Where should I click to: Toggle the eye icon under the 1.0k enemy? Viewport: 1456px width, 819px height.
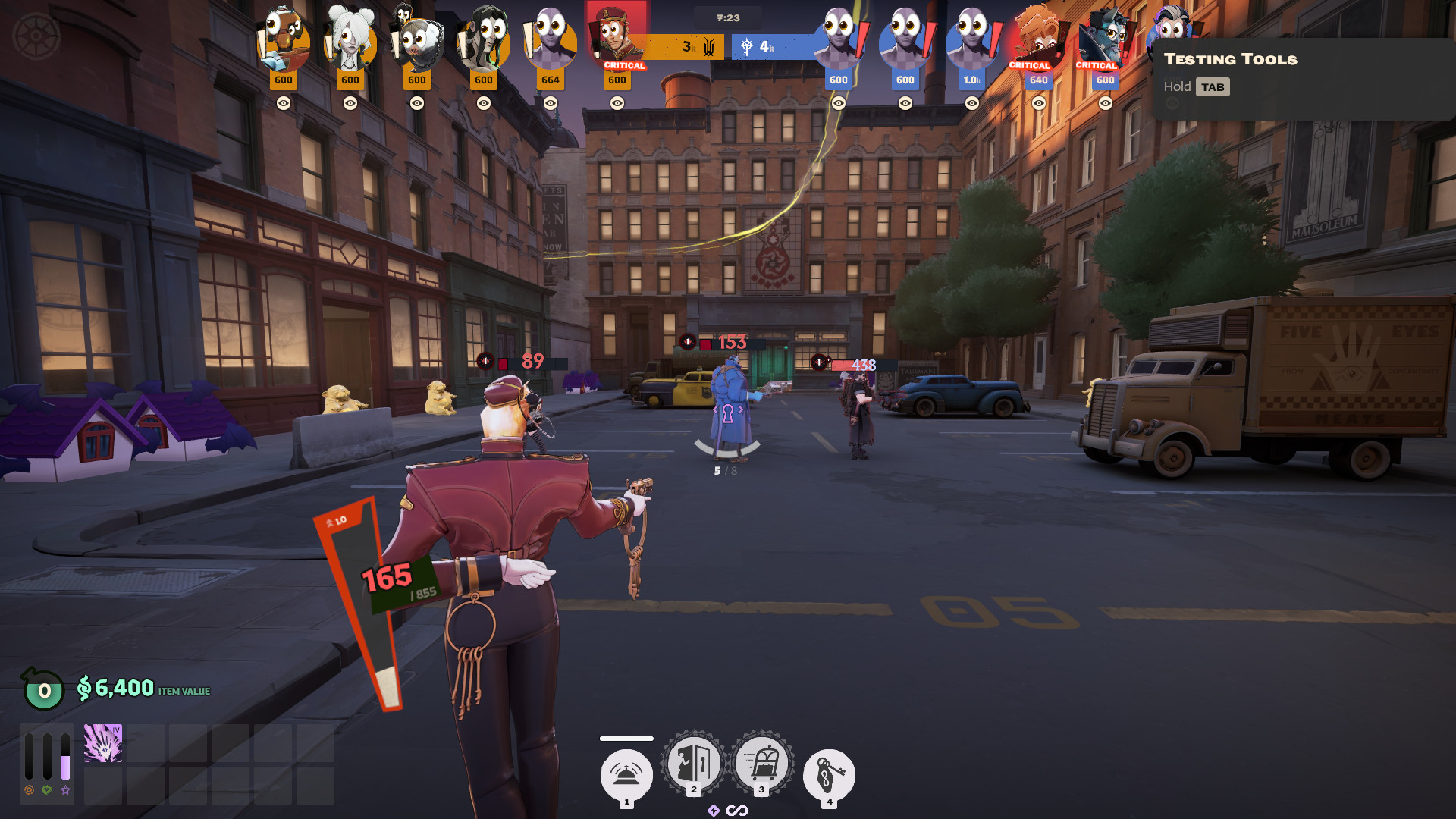(971, 103)
